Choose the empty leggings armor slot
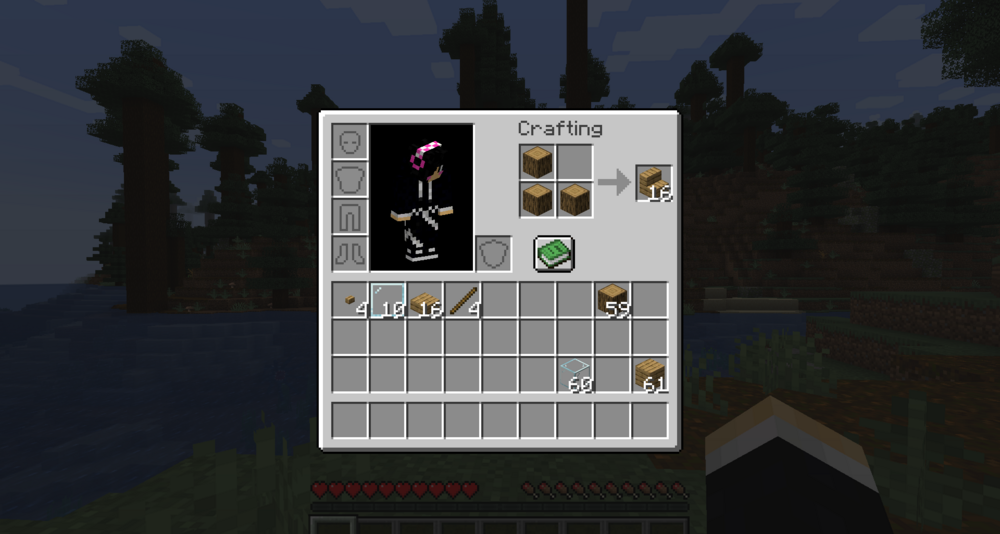 [350, 216]
